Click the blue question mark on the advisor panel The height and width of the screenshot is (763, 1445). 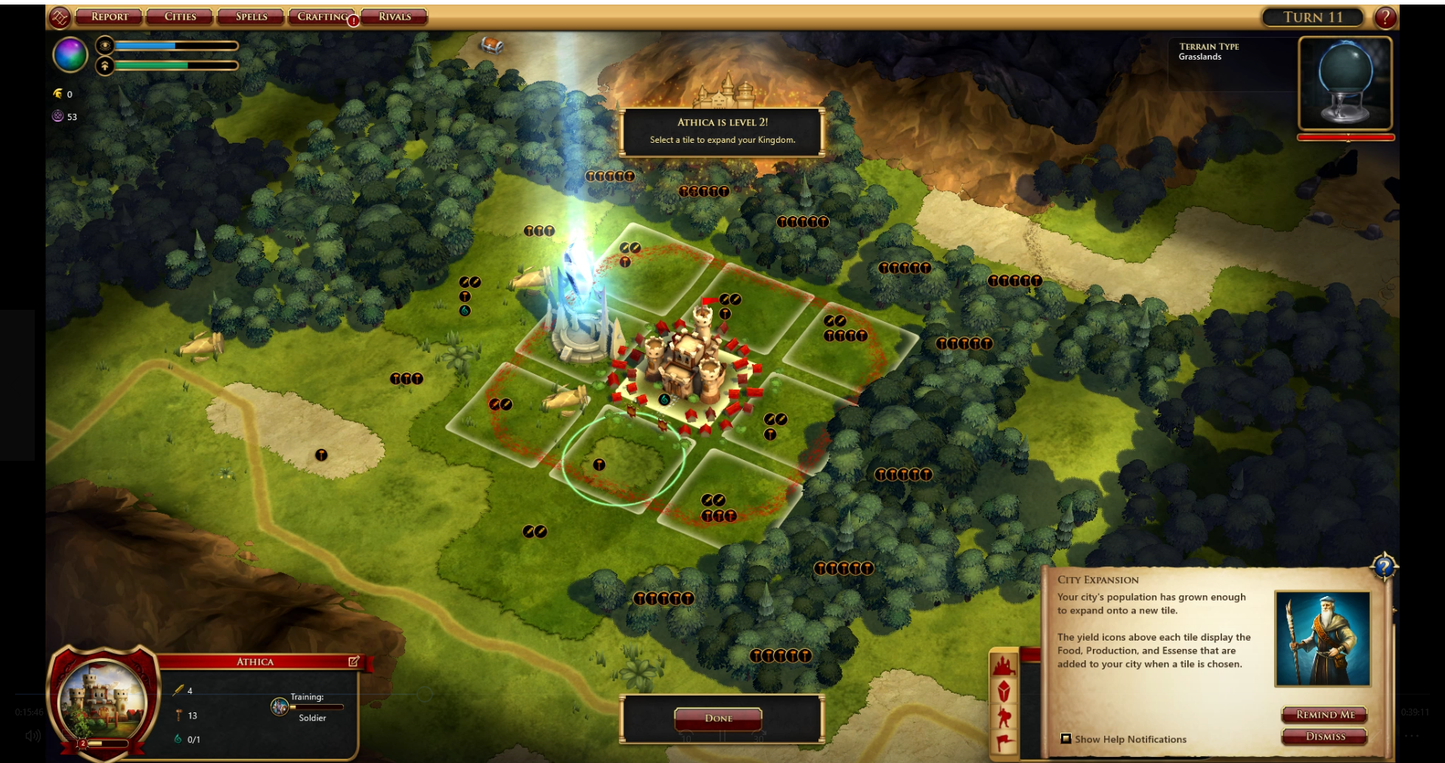[x=1383, y=567]
